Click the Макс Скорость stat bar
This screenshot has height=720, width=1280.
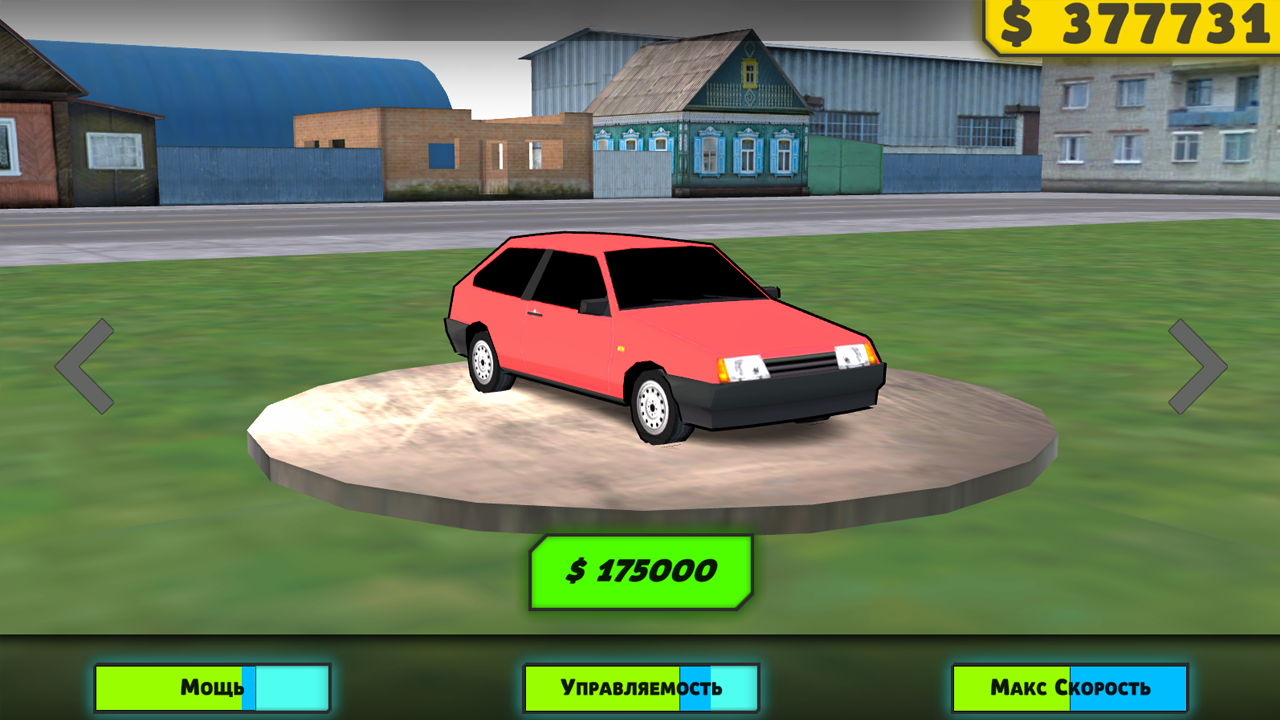(1068, 688)
